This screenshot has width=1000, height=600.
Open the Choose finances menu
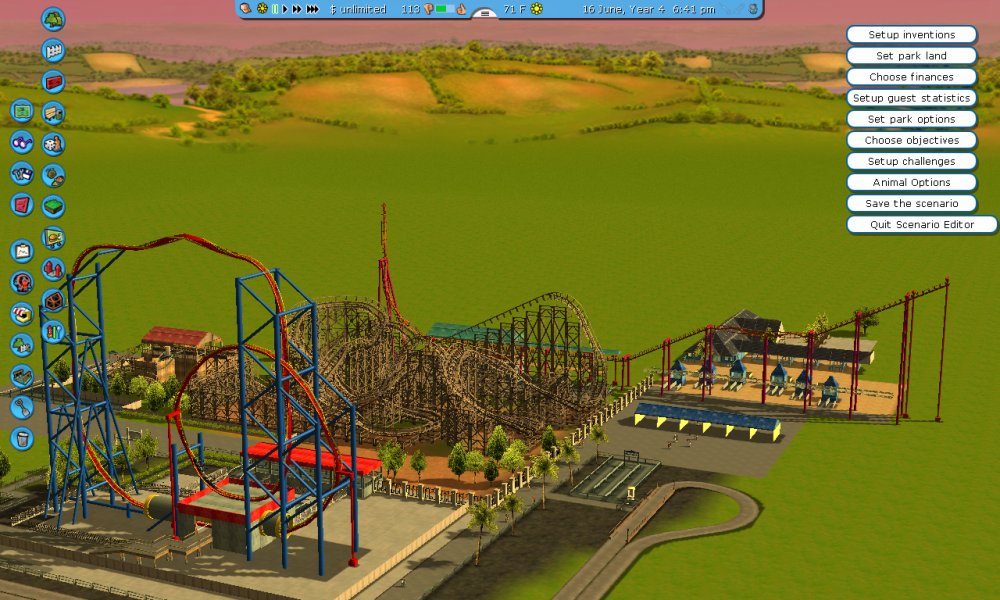point(911,77)
